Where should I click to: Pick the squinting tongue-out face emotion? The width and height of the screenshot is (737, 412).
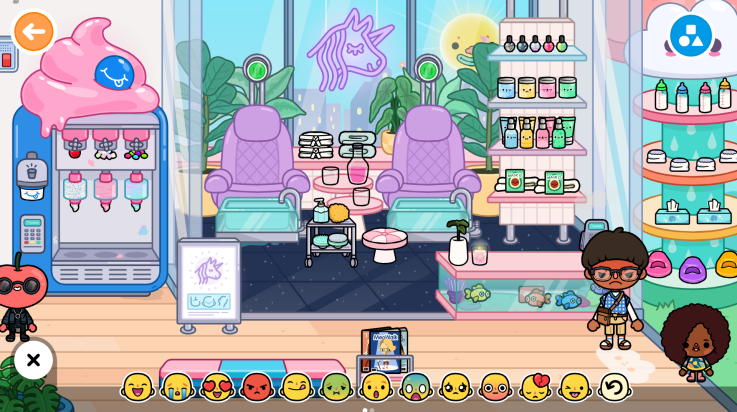pos(575,387)
